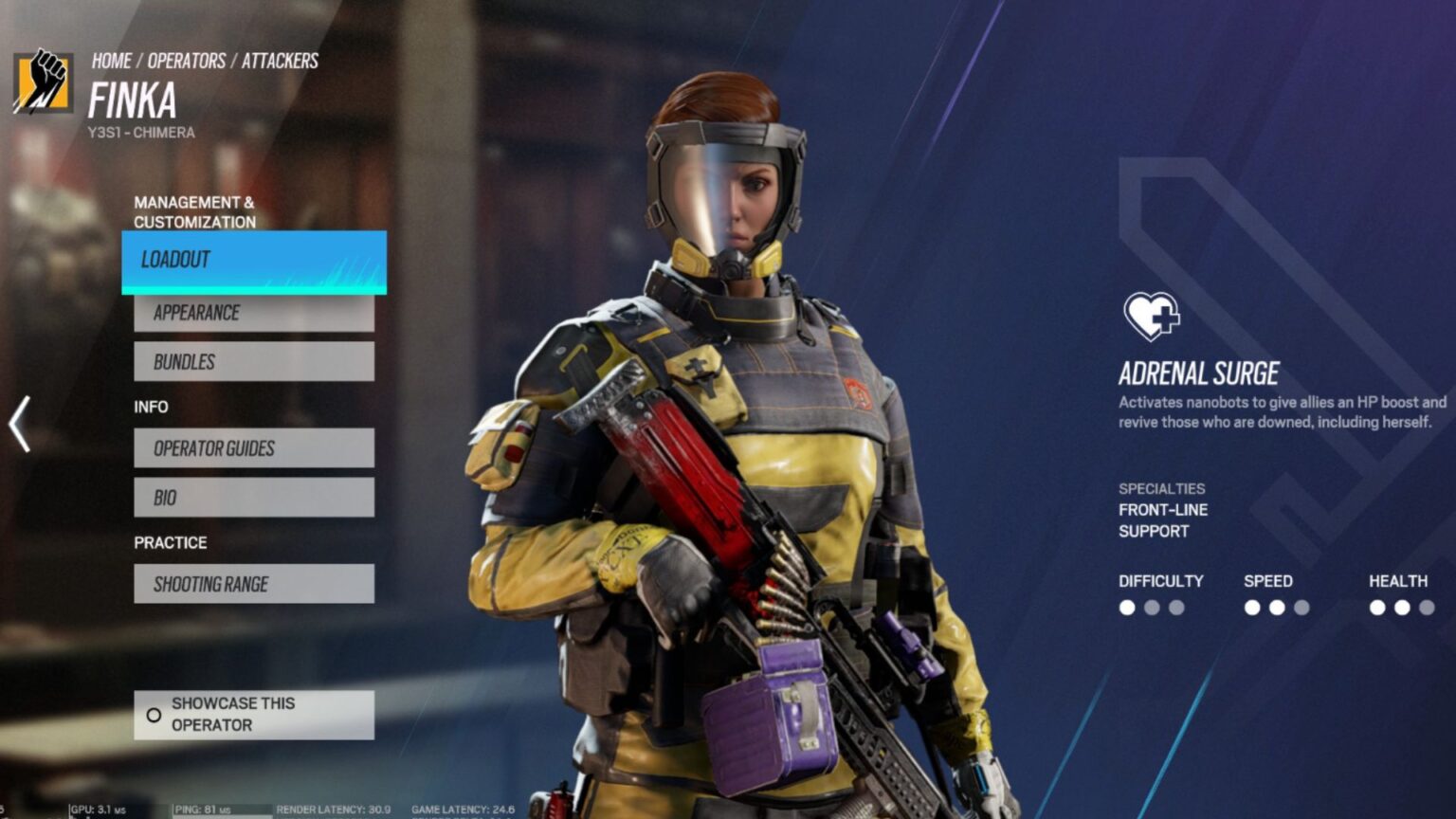Expand the Practice section
This screenshot has width=1456, height=819.
[171, 542]
